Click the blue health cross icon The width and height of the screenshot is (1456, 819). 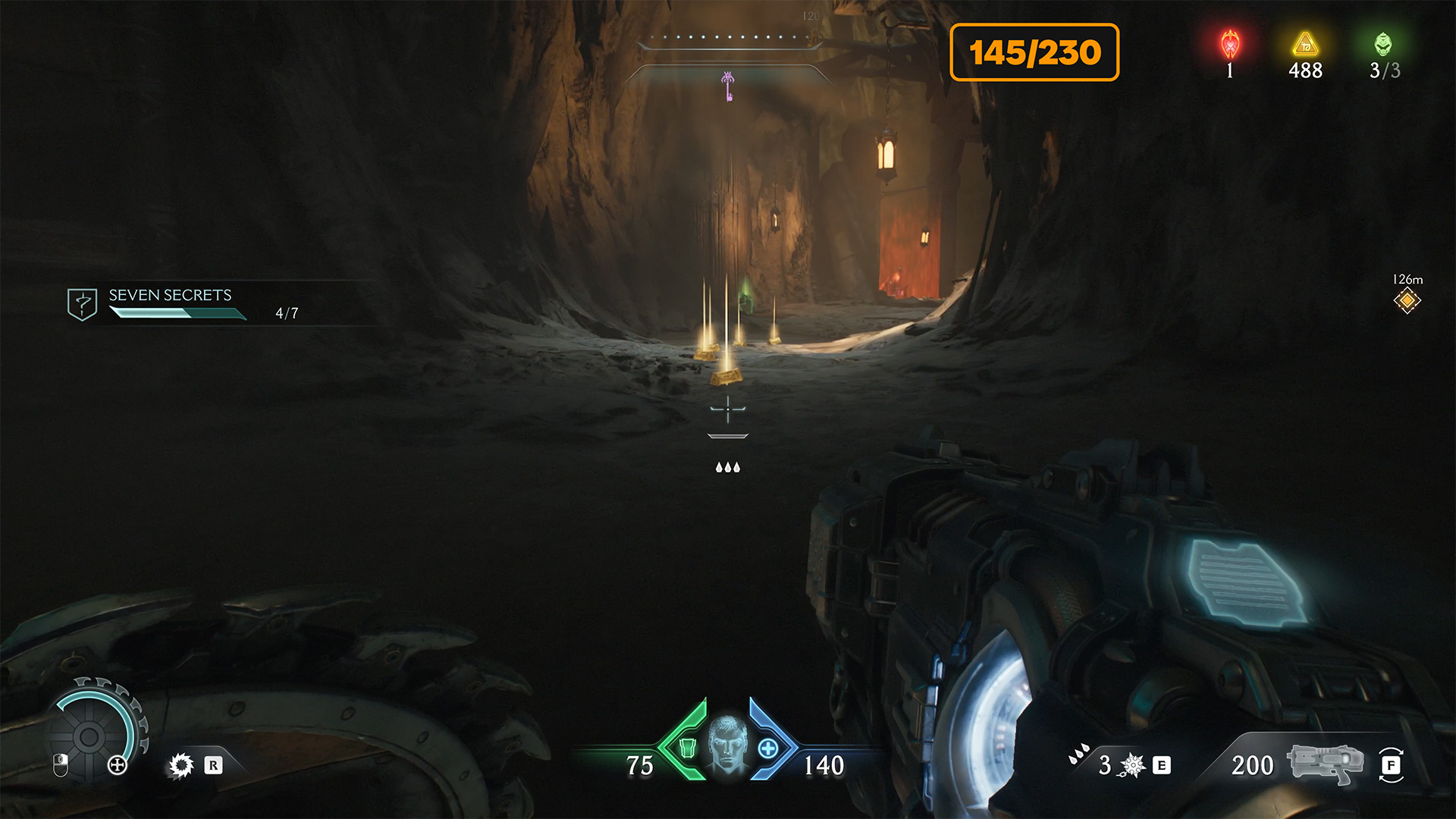tap(767, 748)
